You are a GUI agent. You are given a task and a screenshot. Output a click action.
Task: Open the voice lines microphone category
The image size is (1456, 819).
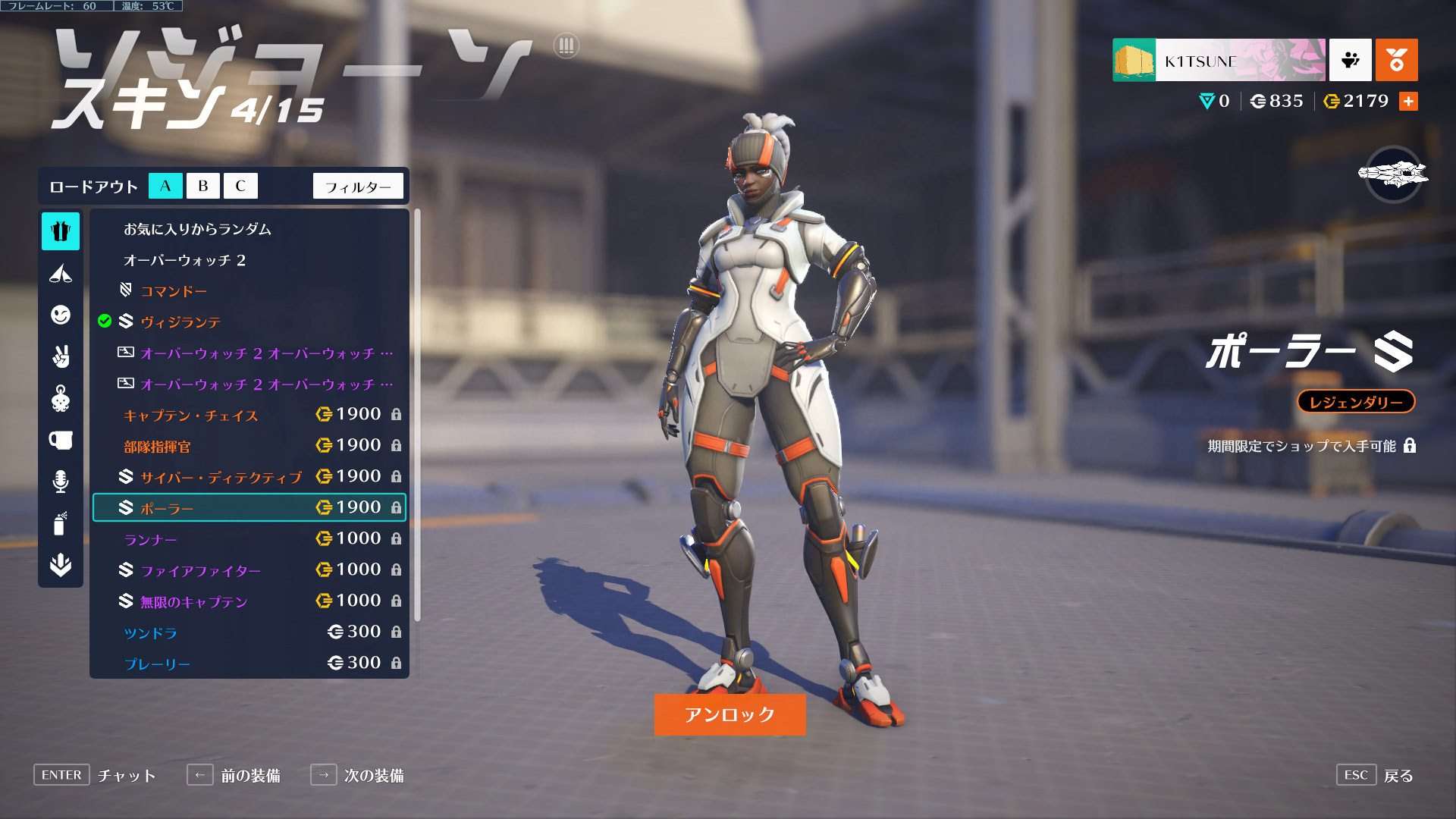(x=61, y=482)
